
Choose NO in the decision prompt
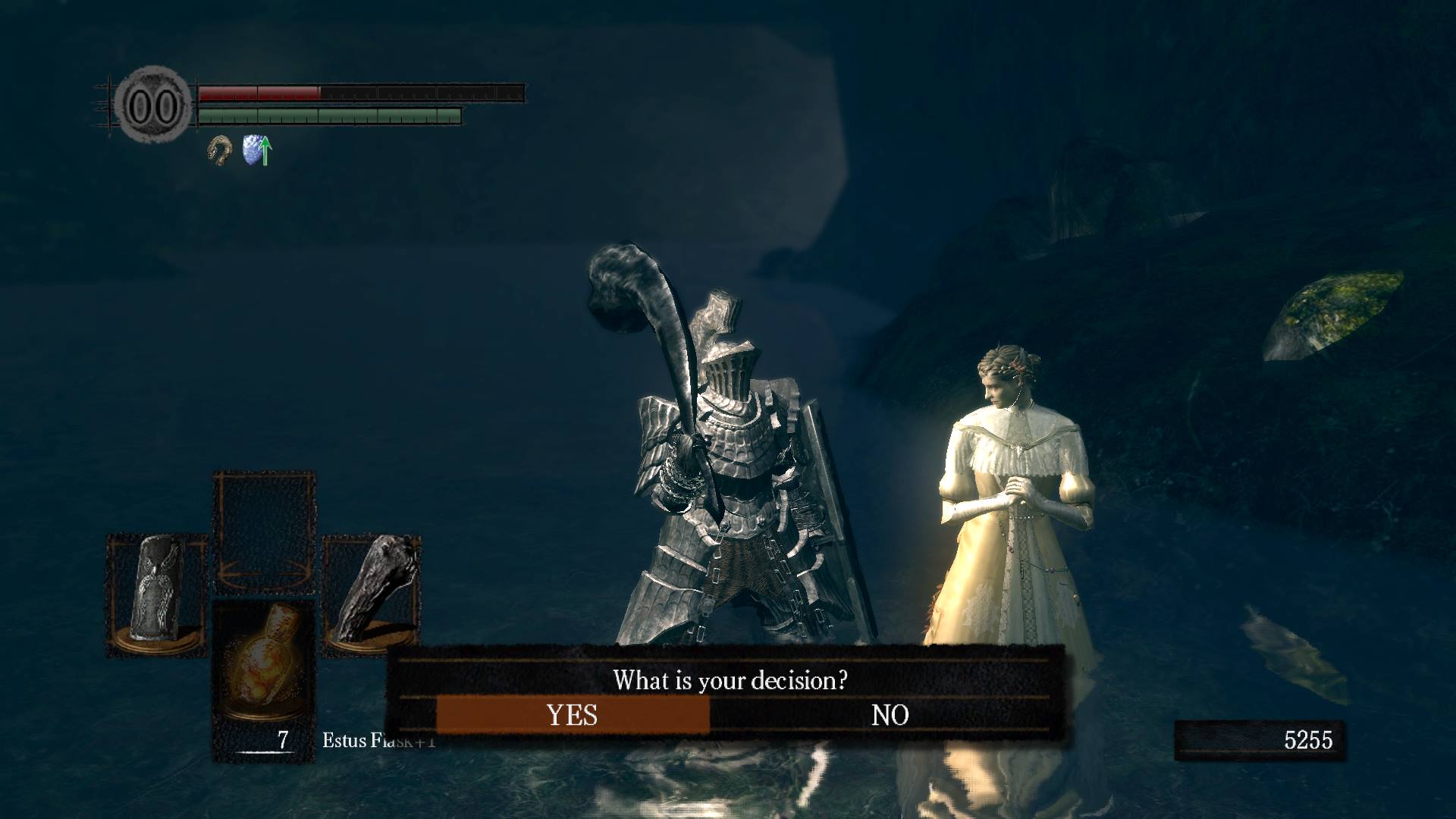coord(890,715)
